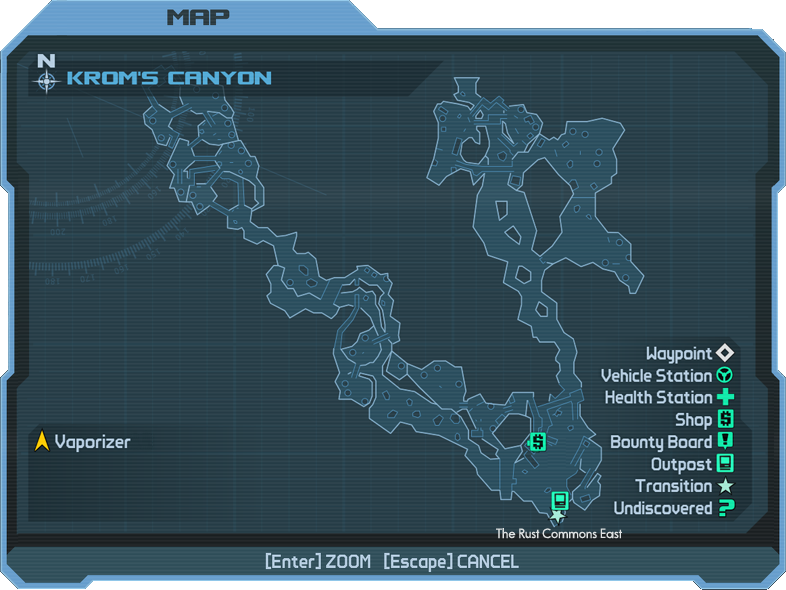Select the Vehicle Station legend entry
This screenshot has width=786, height=590.
667,376
